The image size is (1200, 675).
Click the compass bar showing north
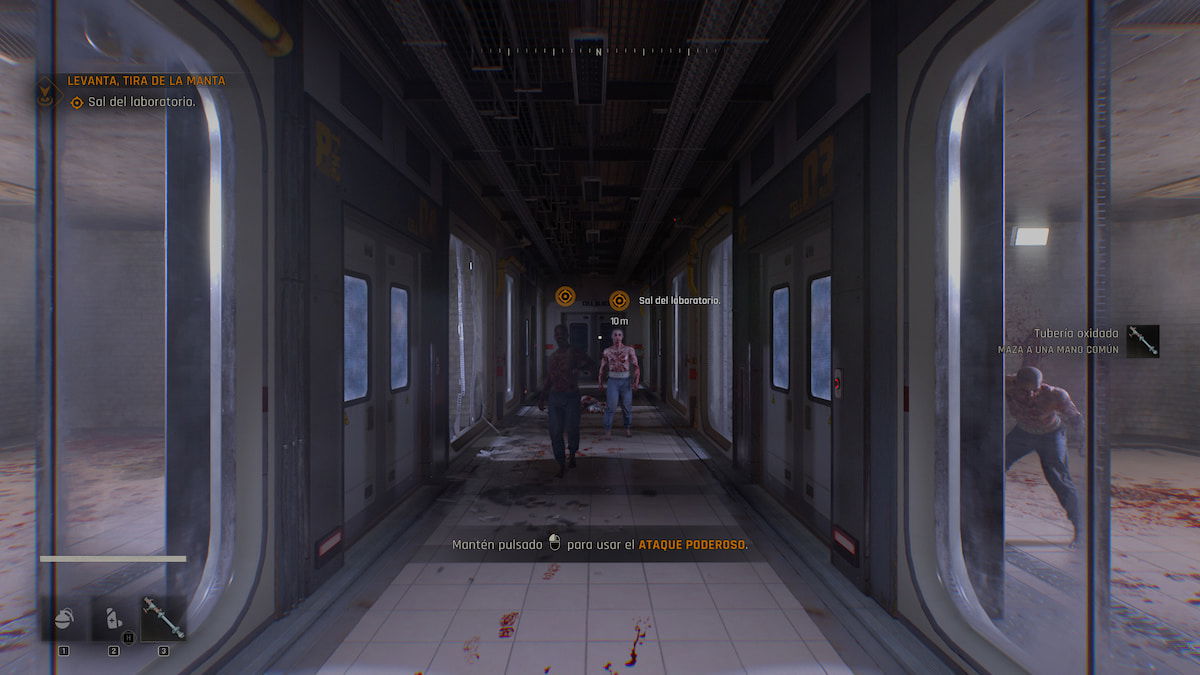pos(598,51)
